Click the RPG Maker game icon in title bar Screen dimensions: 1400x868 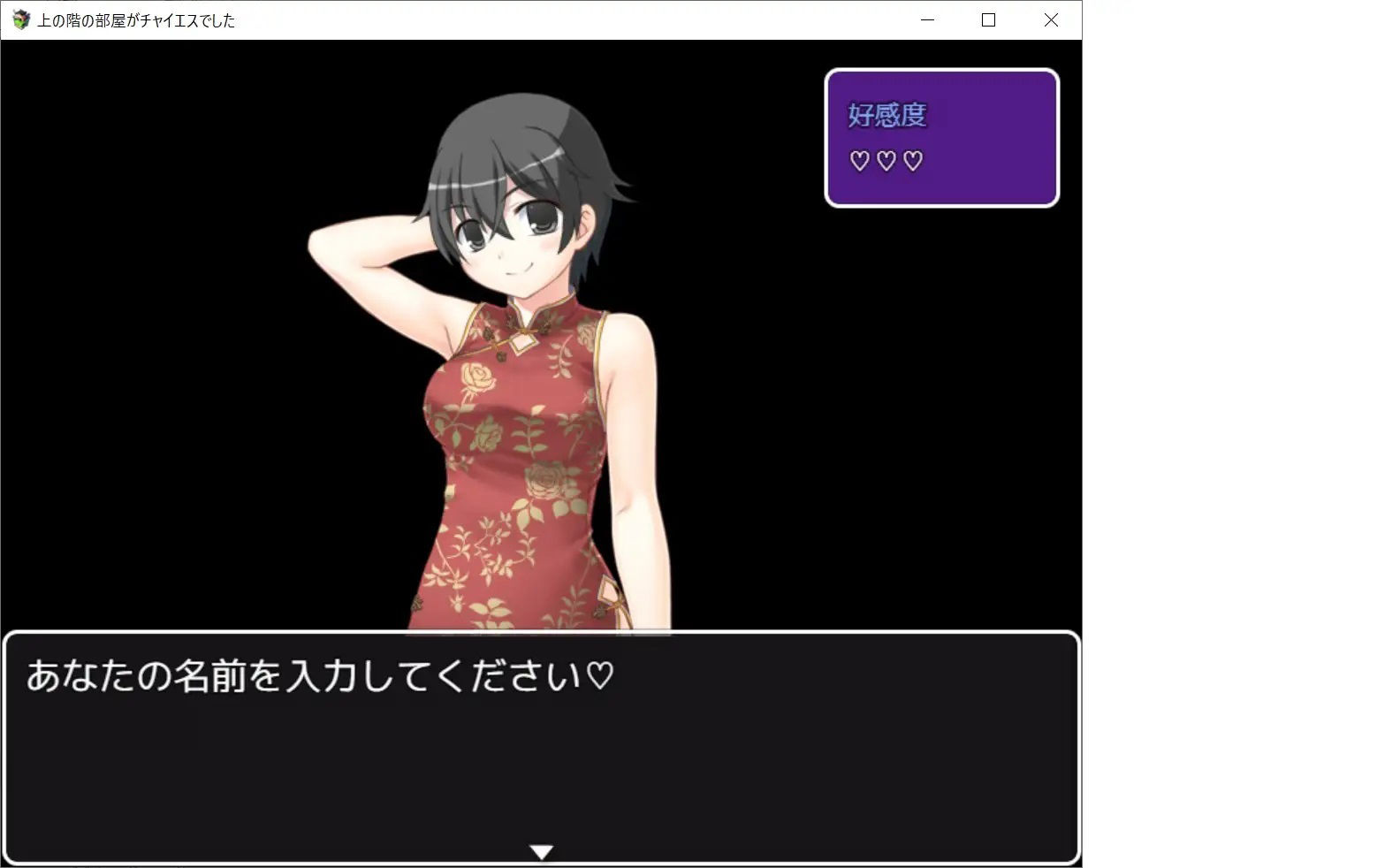point(19,19)
